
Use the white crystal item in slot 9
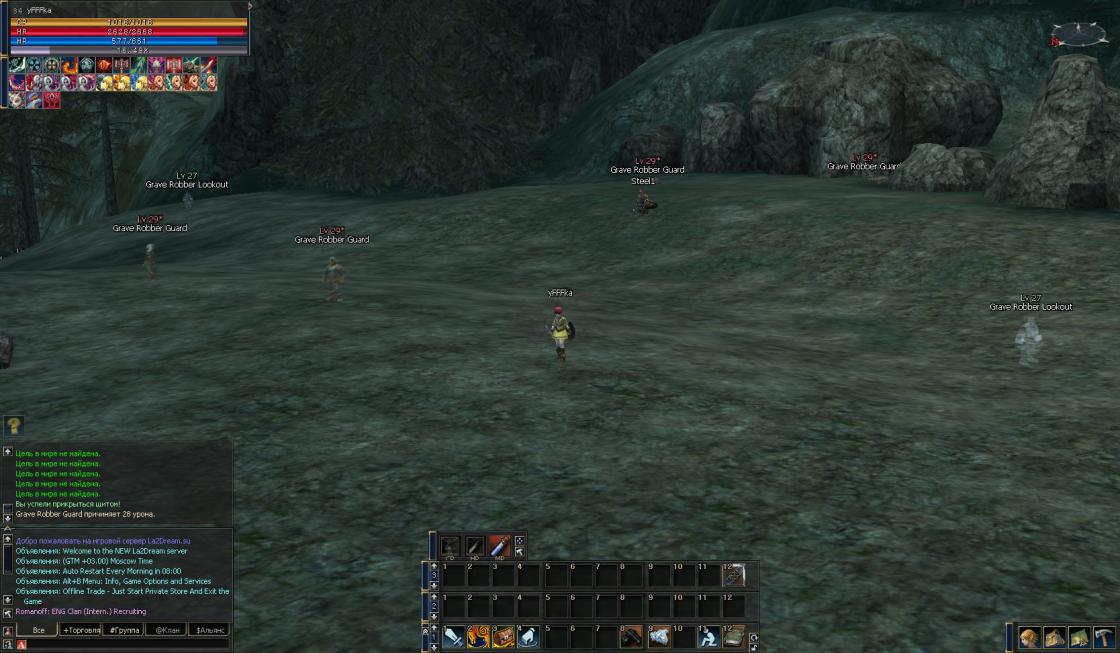[659, 636]
